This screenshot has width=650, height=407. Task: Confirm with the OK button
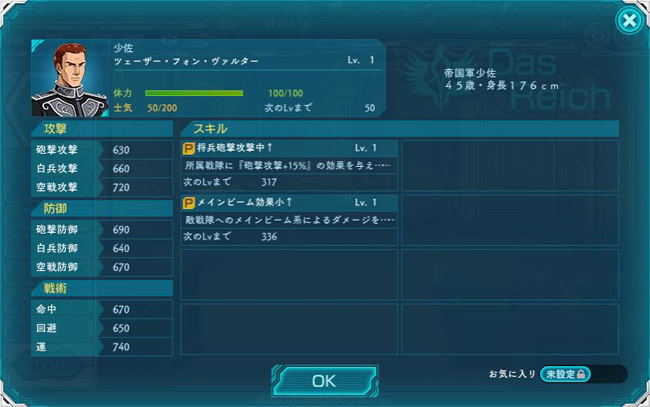coord(323,380)
